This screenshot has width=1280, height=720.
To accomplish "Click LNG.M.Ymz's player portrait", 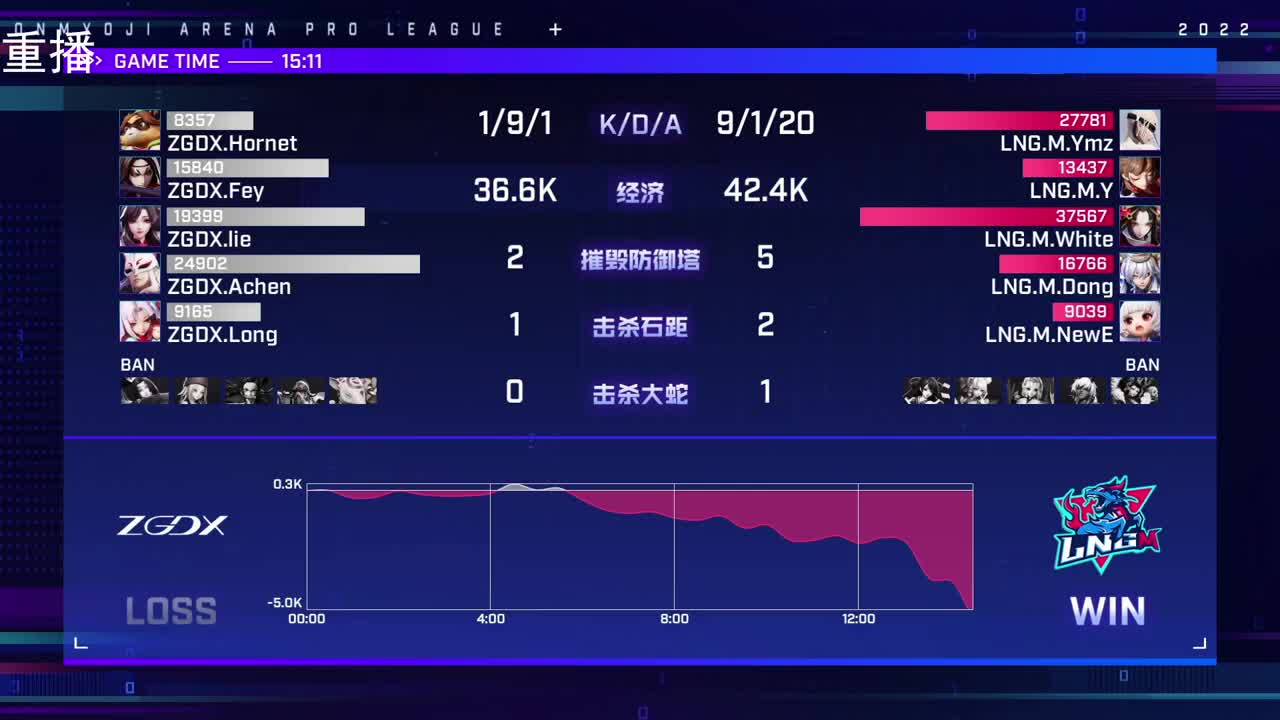I will [x=1141, y=129].
